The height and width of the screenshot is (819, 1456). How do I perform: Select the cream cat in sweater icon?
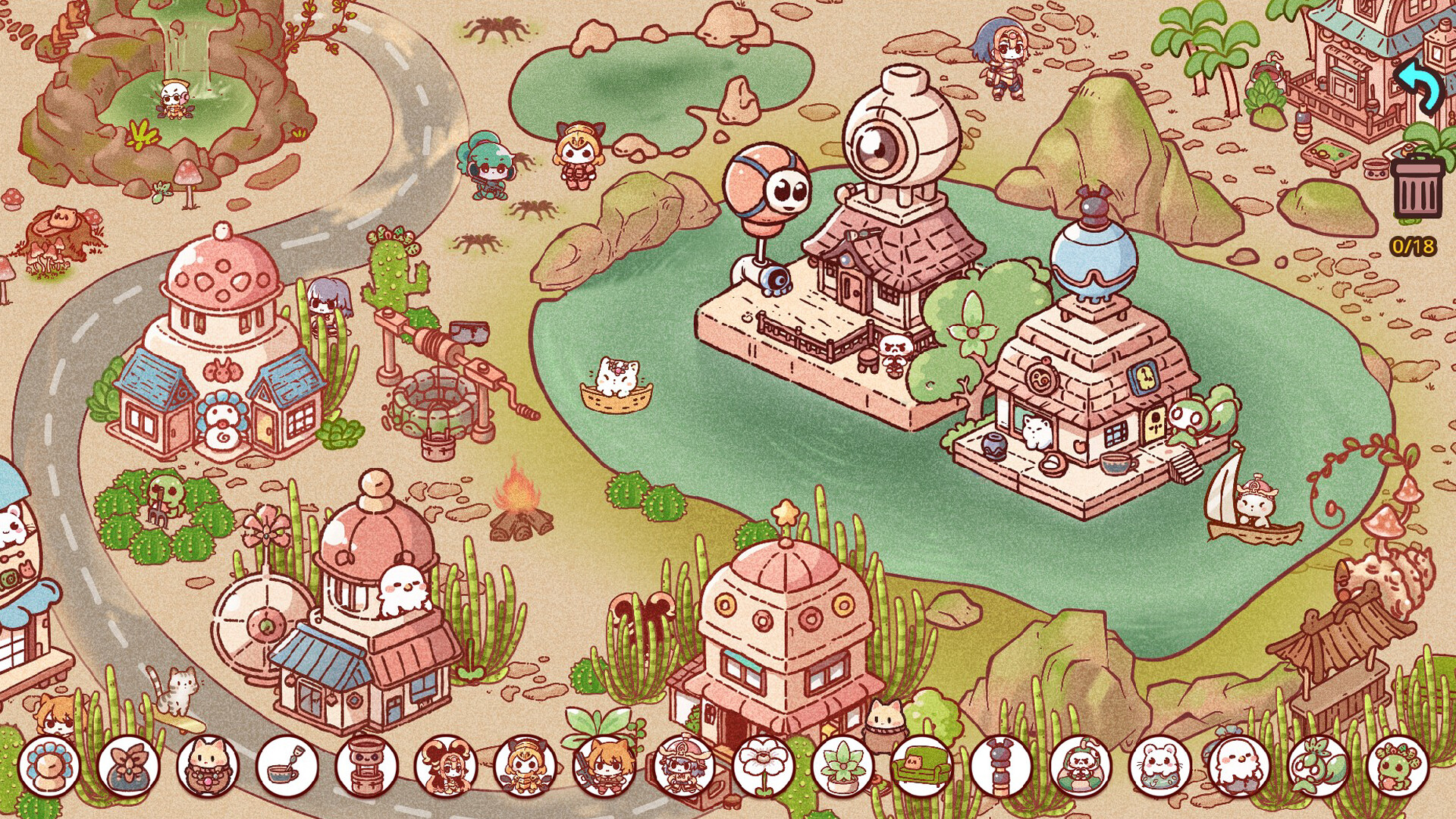pos(208,766)
